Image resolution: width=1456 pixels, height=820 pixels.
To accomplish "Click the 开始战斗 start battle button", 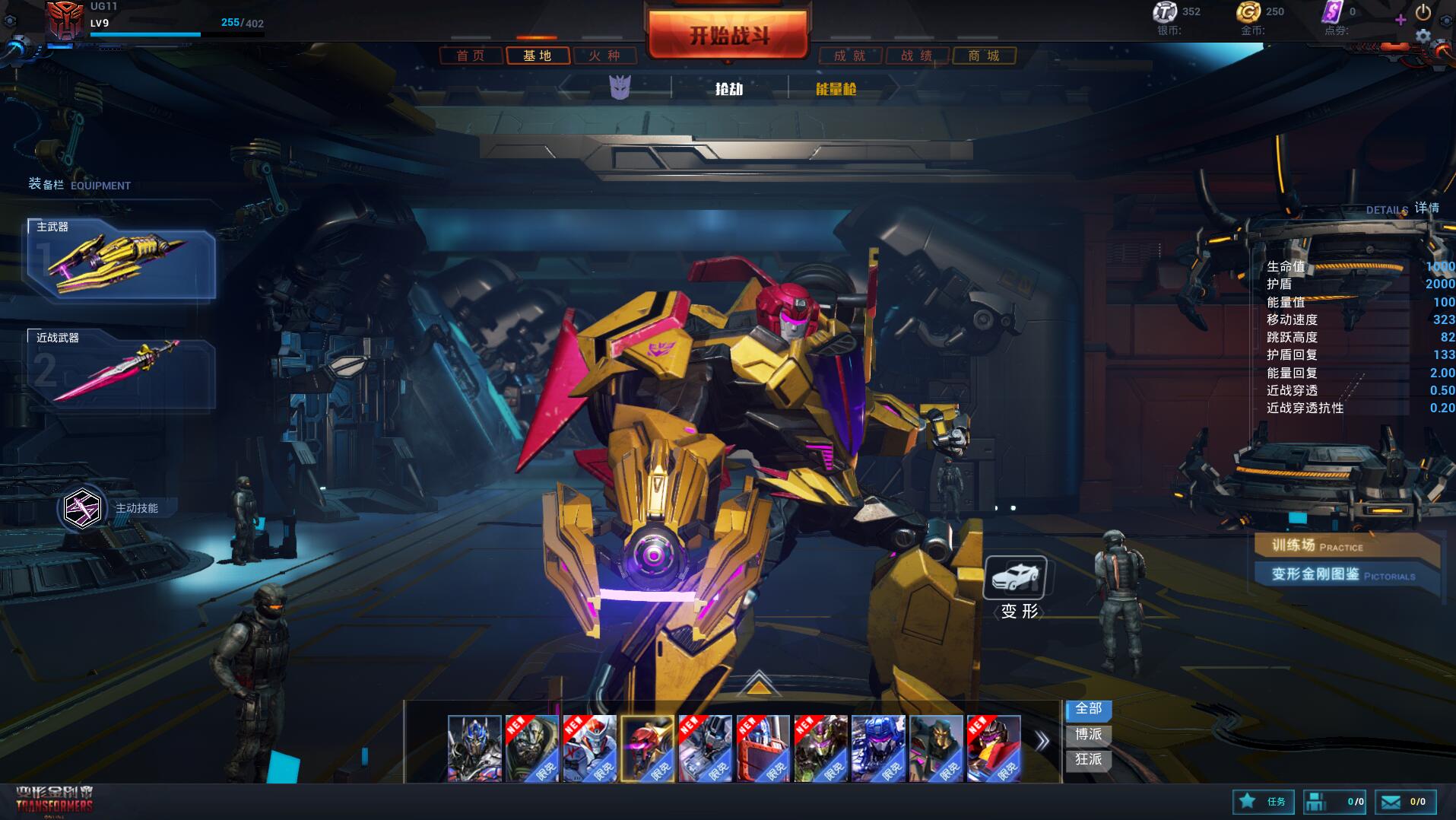I will [728, 35].
